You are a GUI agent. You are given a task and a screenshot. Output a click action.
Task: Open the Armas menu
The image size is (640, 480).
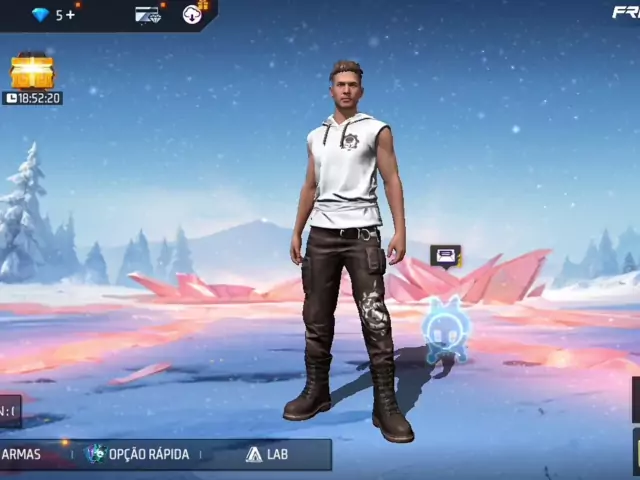(x=21, y=454)
